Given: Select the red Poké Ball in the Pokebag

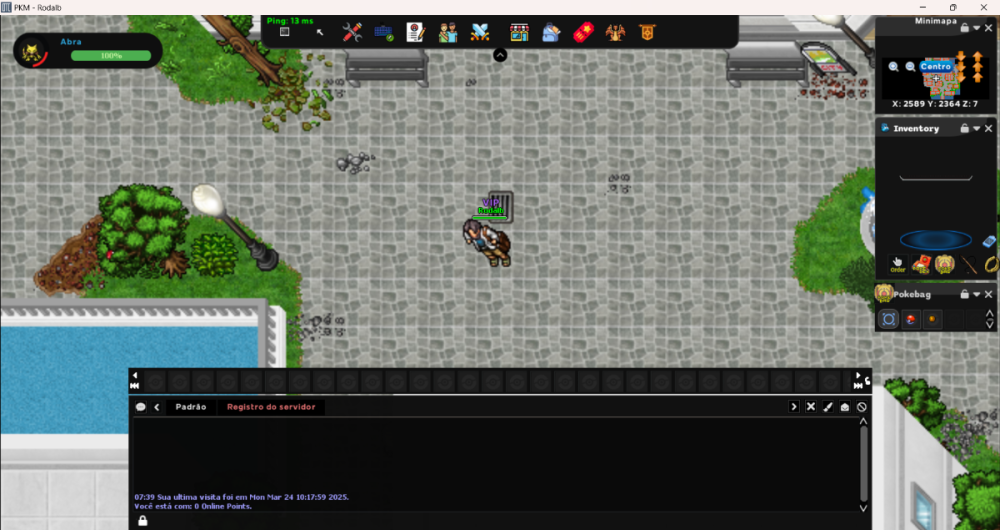Looking at the screenshot, I should (910, 319).
